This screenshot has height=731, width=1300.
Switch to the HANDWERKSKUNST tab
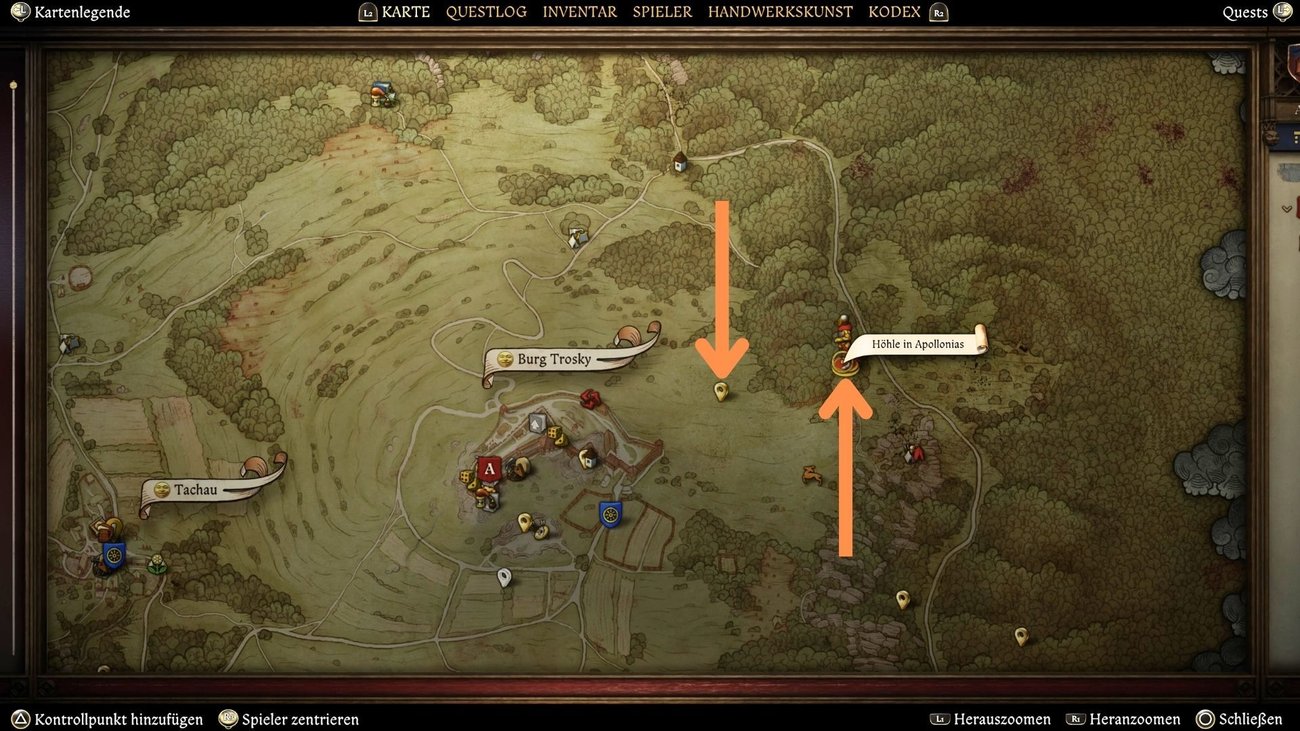coord(781,11)
